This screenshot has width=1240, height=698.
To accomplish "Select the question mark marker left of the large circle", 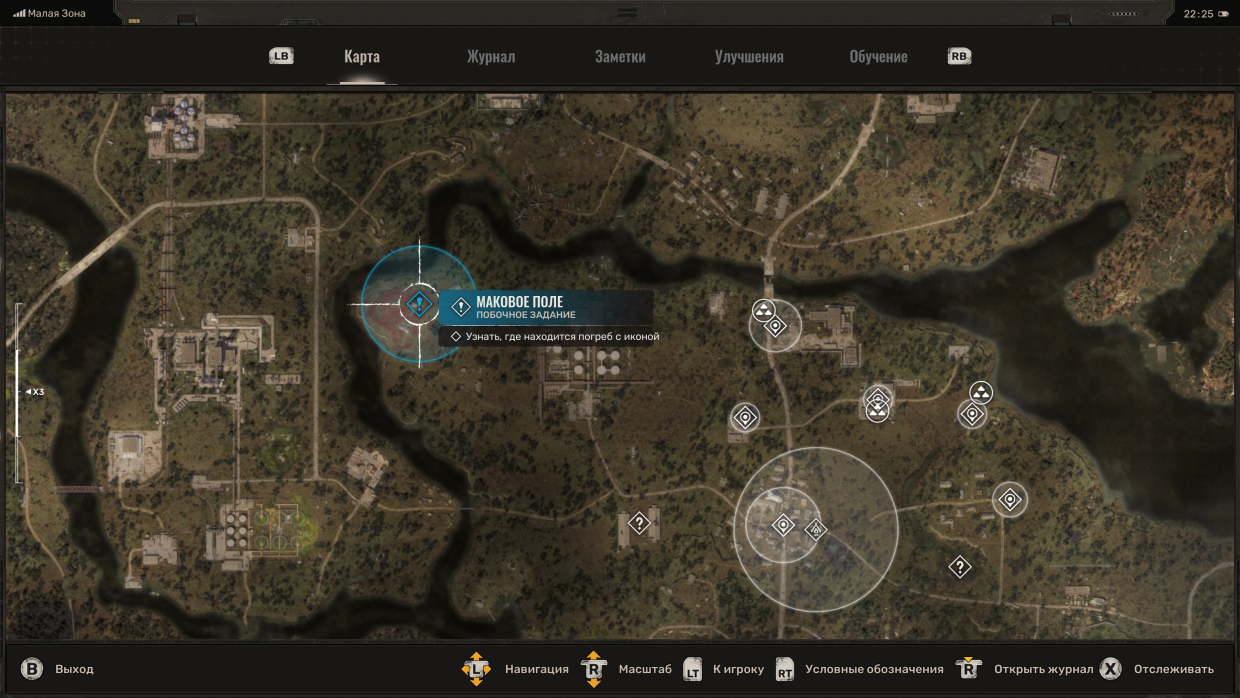I will pyautogui.click(x=639, y=523).
